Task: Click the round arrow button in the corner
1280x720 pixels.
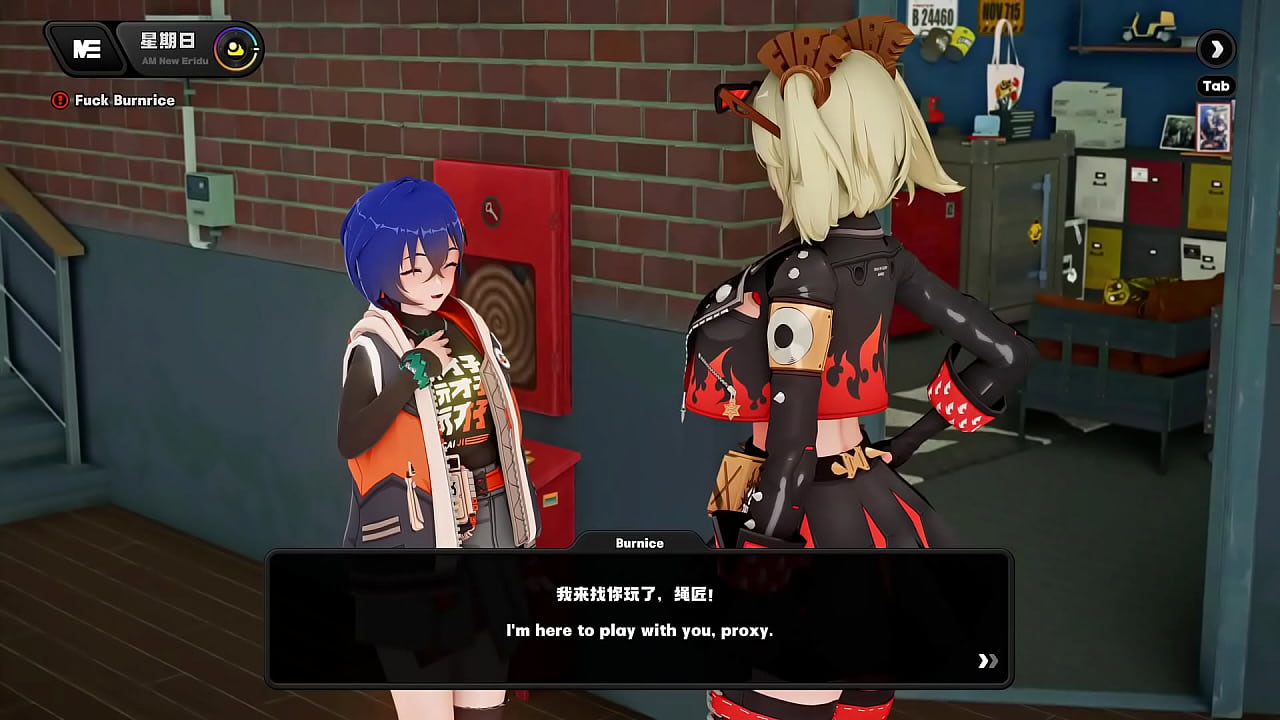Action: (x=1216, y=48)
